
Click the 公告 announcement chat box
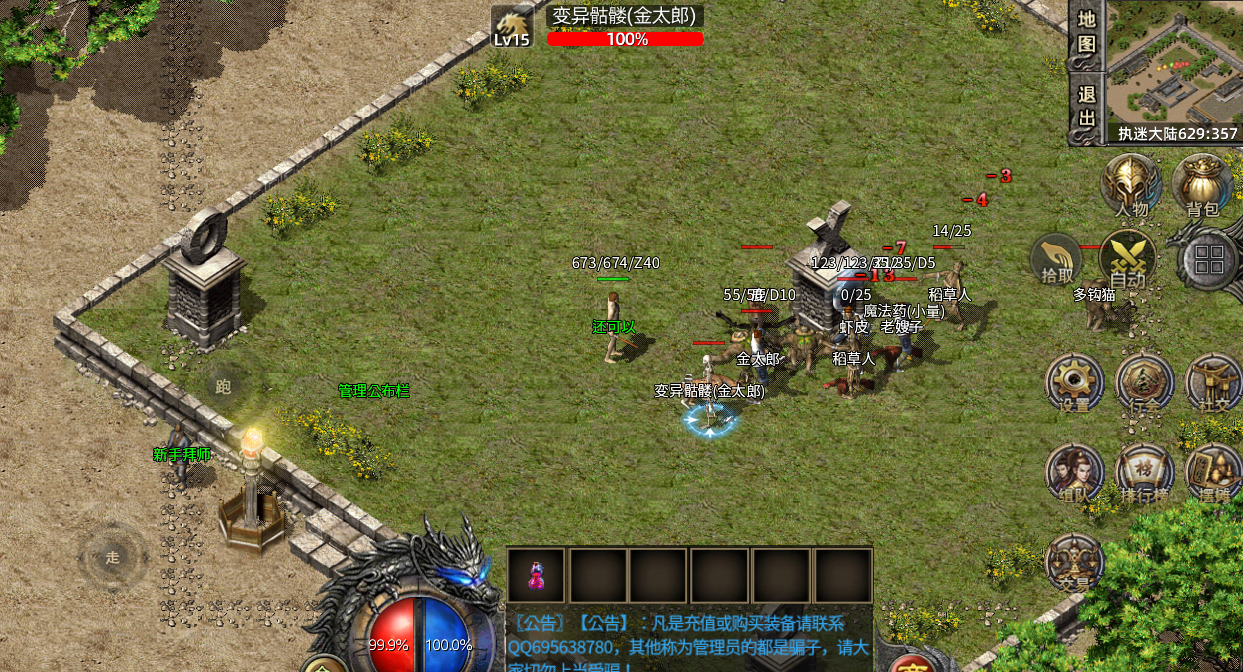tap(688, 639)
